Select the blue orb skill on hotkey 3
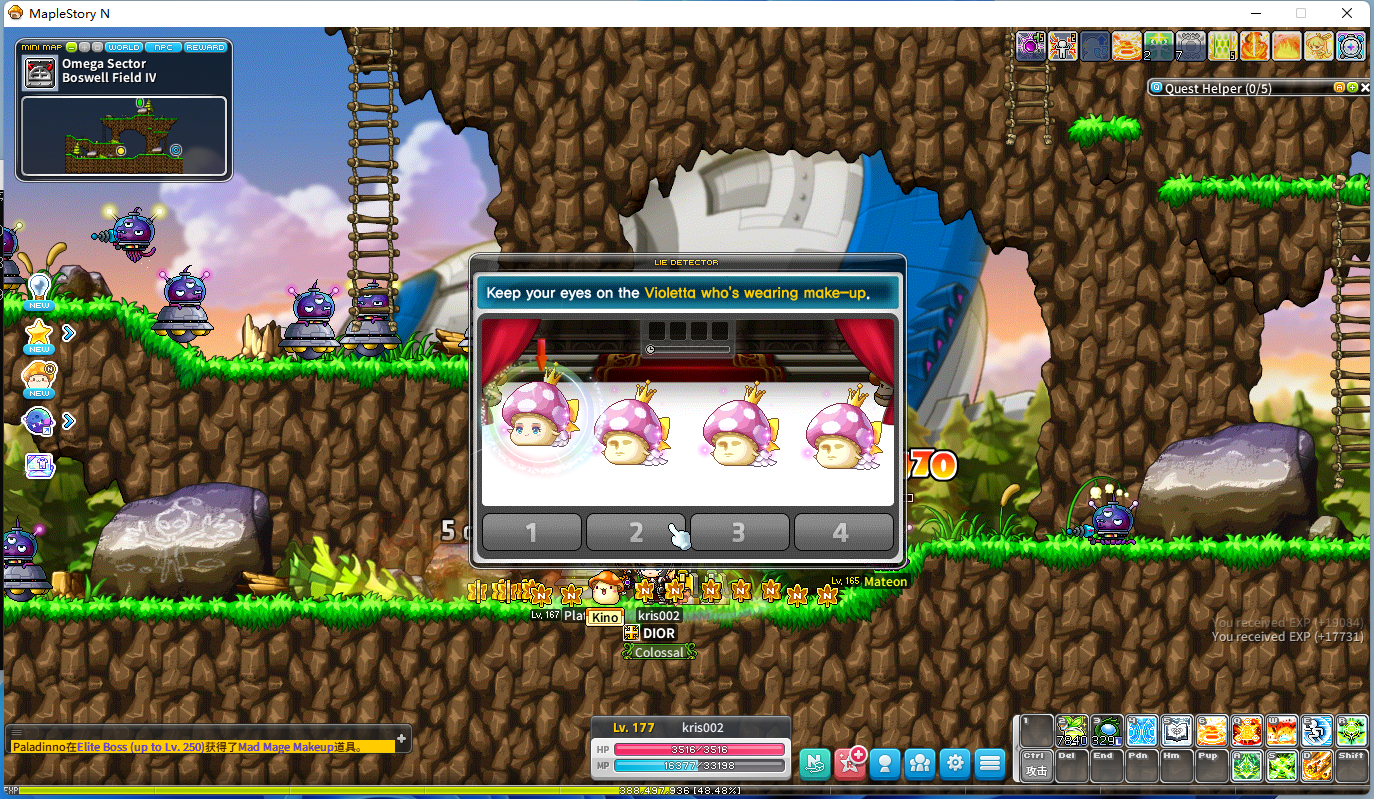Image resolution: width=1374 pixels, height=799 pixels. pyautogui.click(x=1108, y=730)
